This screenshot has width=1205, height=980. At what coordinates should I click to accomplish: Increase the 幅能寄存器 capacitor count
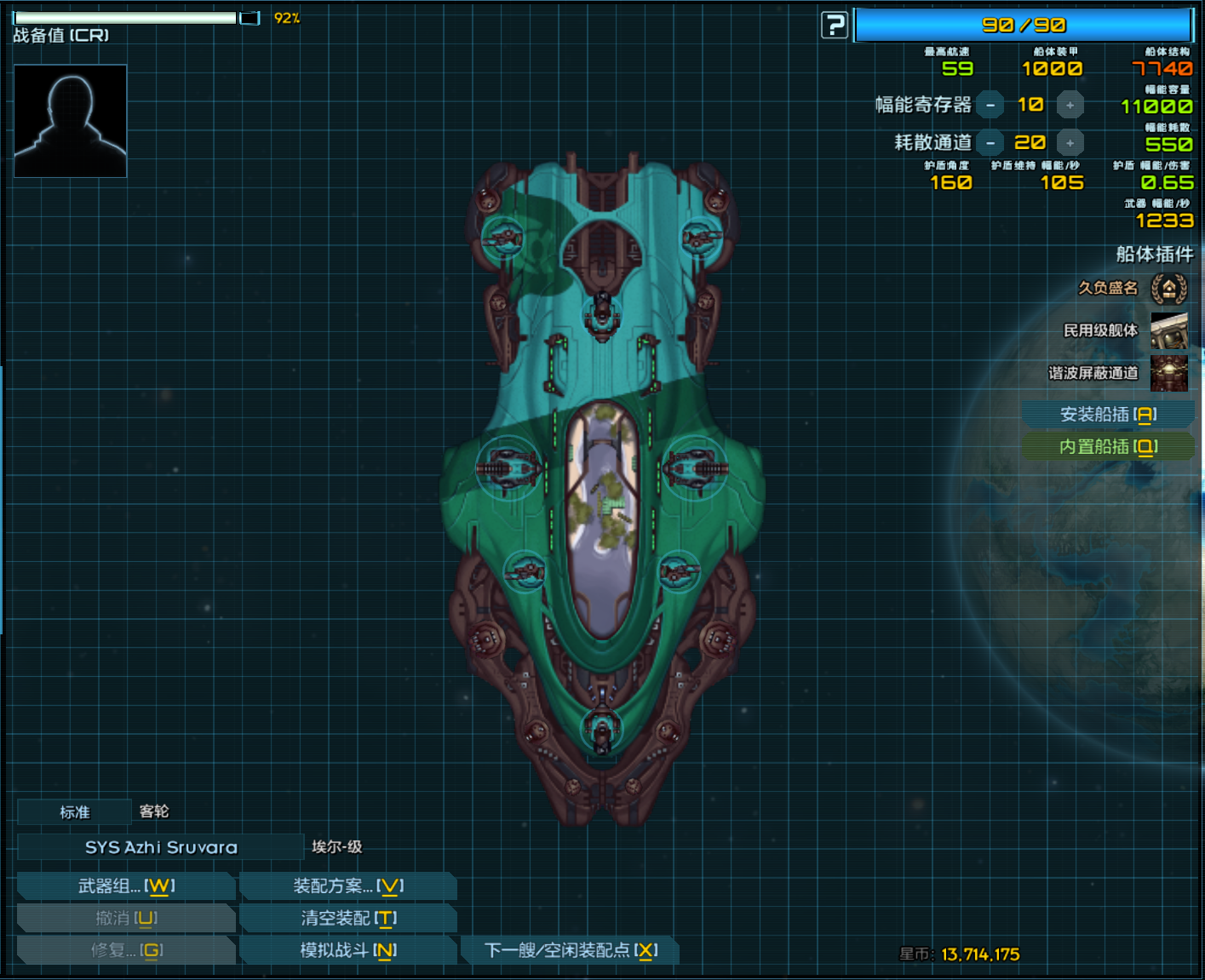coord(1070,105)
